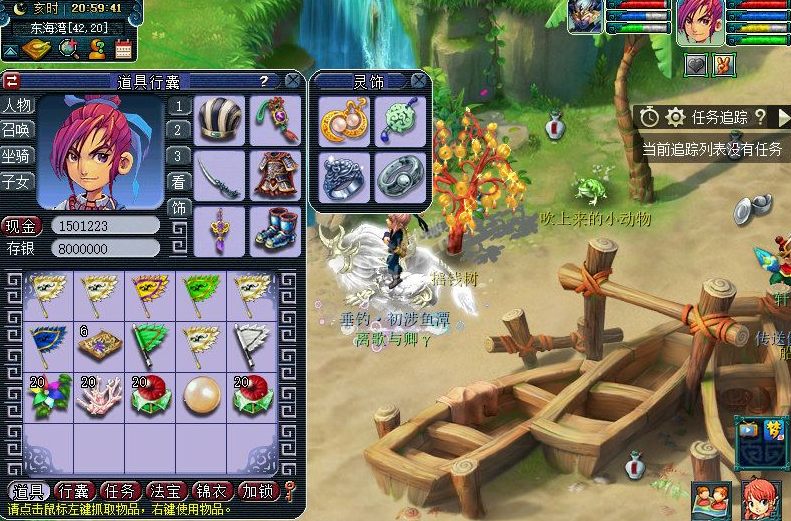Select the striped helmet equipment slot

click(x=219, y=121)
